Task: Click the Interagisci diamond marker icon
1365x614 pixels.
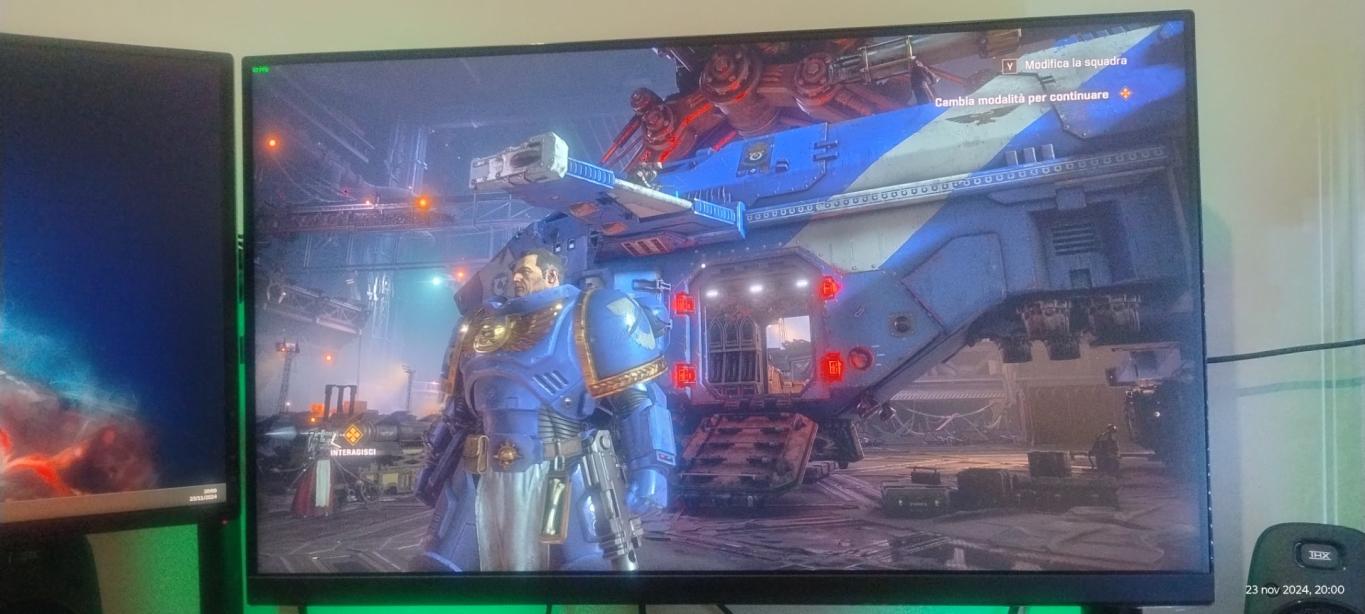Action: point(352,434)
